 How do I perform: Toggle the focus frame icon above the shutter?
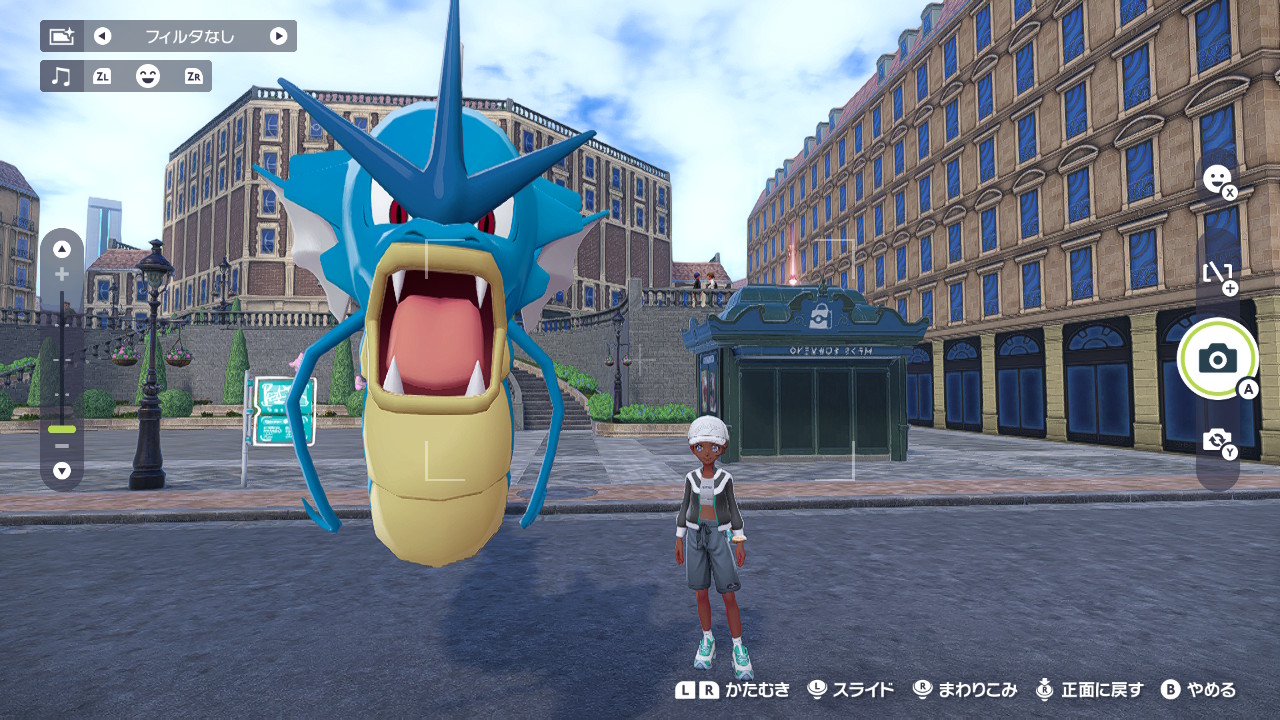pyautogui.click(x=1217, y=272)
